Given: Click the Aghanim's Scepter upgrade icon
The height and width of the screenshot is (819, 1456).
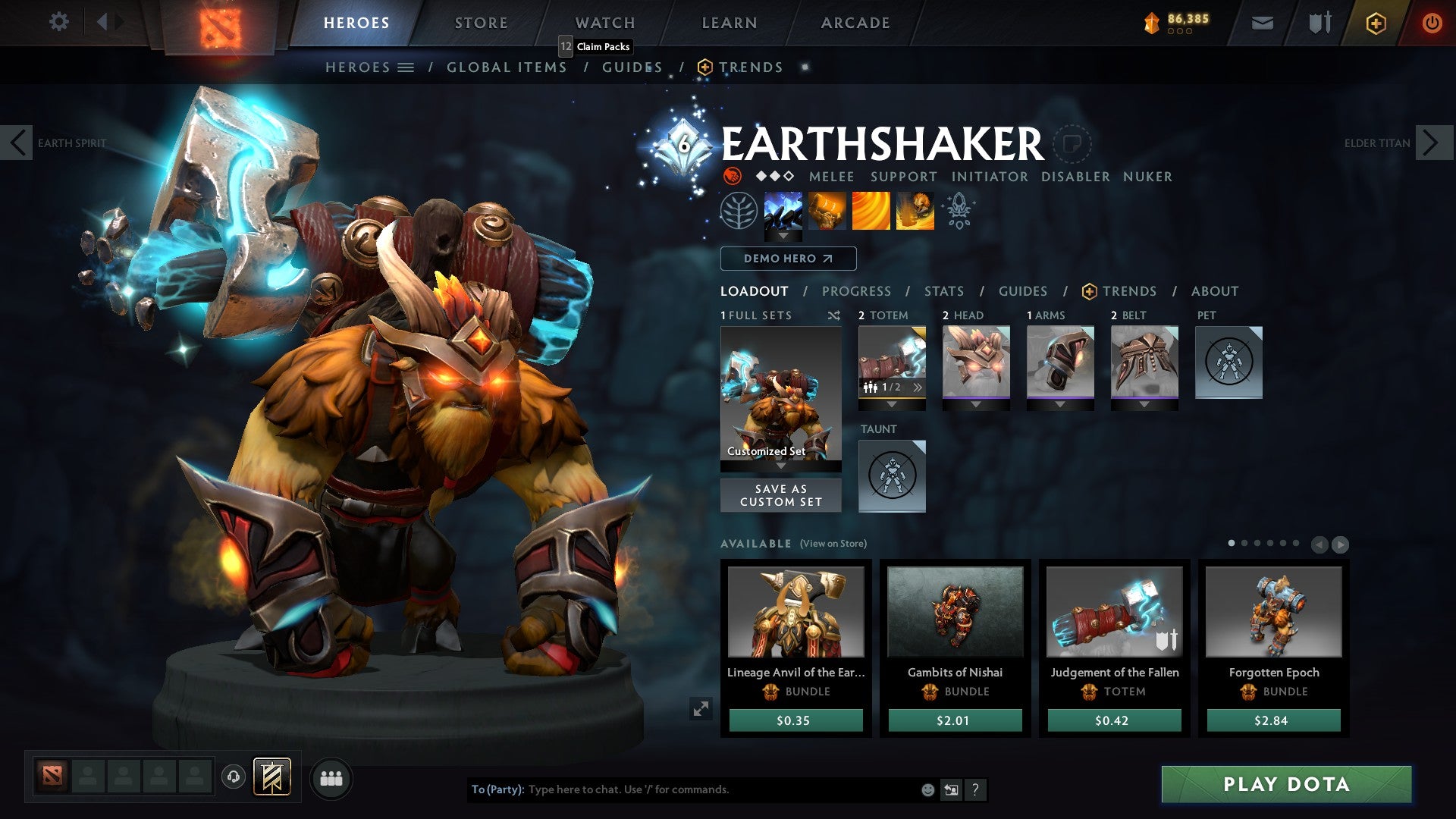Looking at the screenshot, I should 958,213.
